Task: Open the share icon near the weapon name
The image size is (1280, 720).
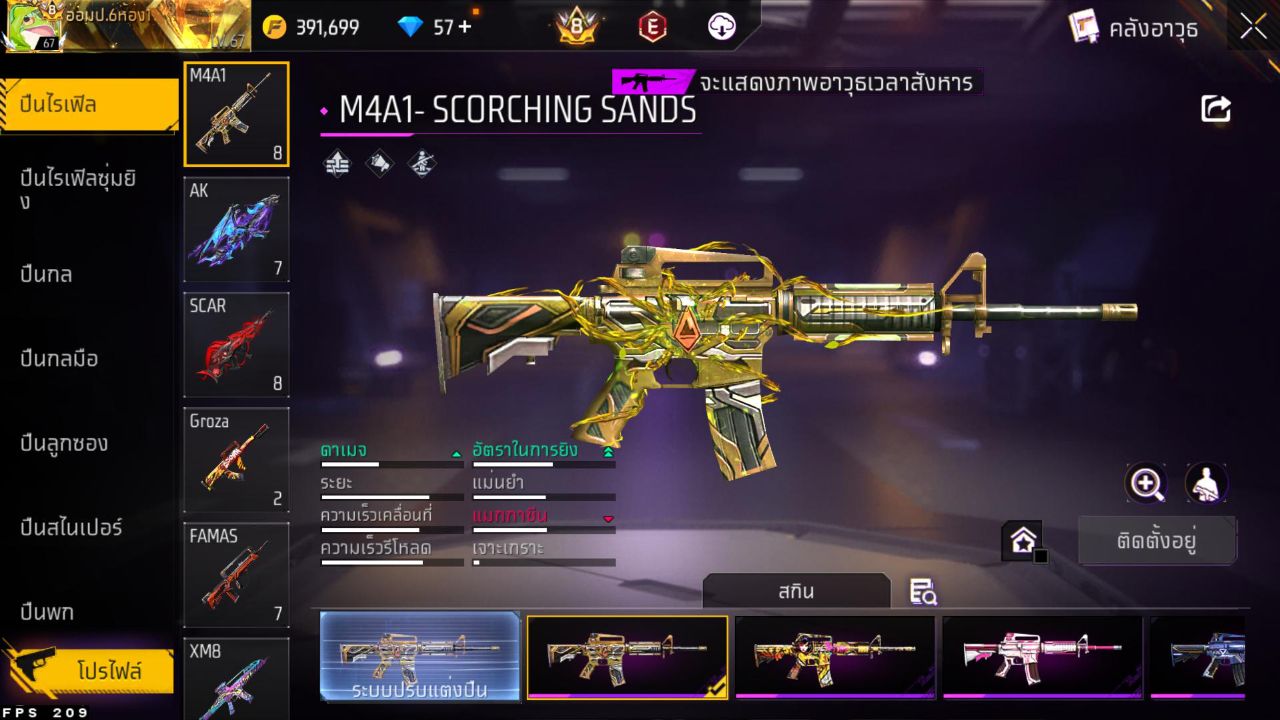Action: [x=1215, y=108]
